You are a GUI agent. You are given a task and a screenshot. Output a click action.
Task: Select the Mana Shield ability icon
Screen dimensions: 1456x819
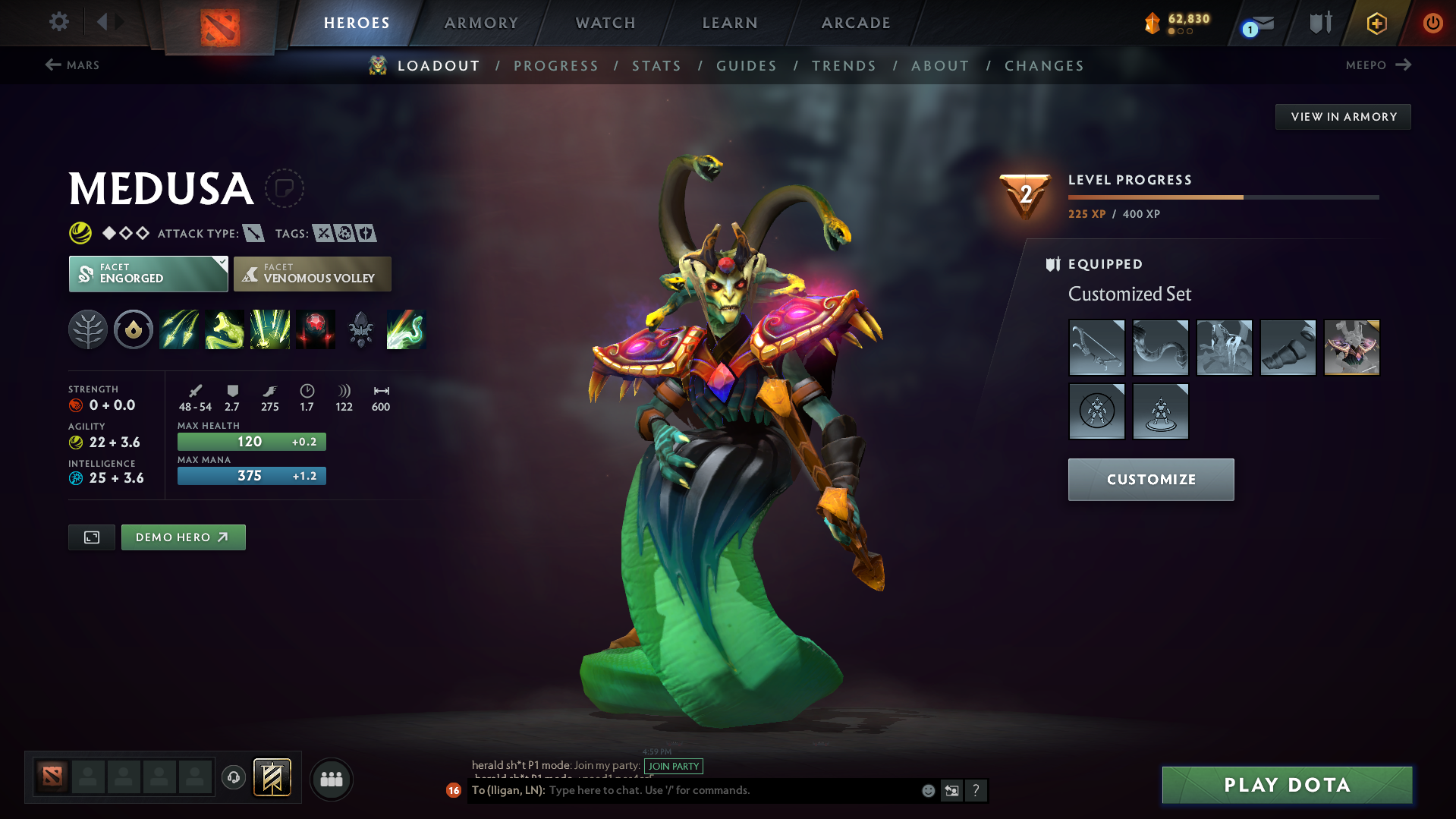pyautogui.click(x=270, y=329)
